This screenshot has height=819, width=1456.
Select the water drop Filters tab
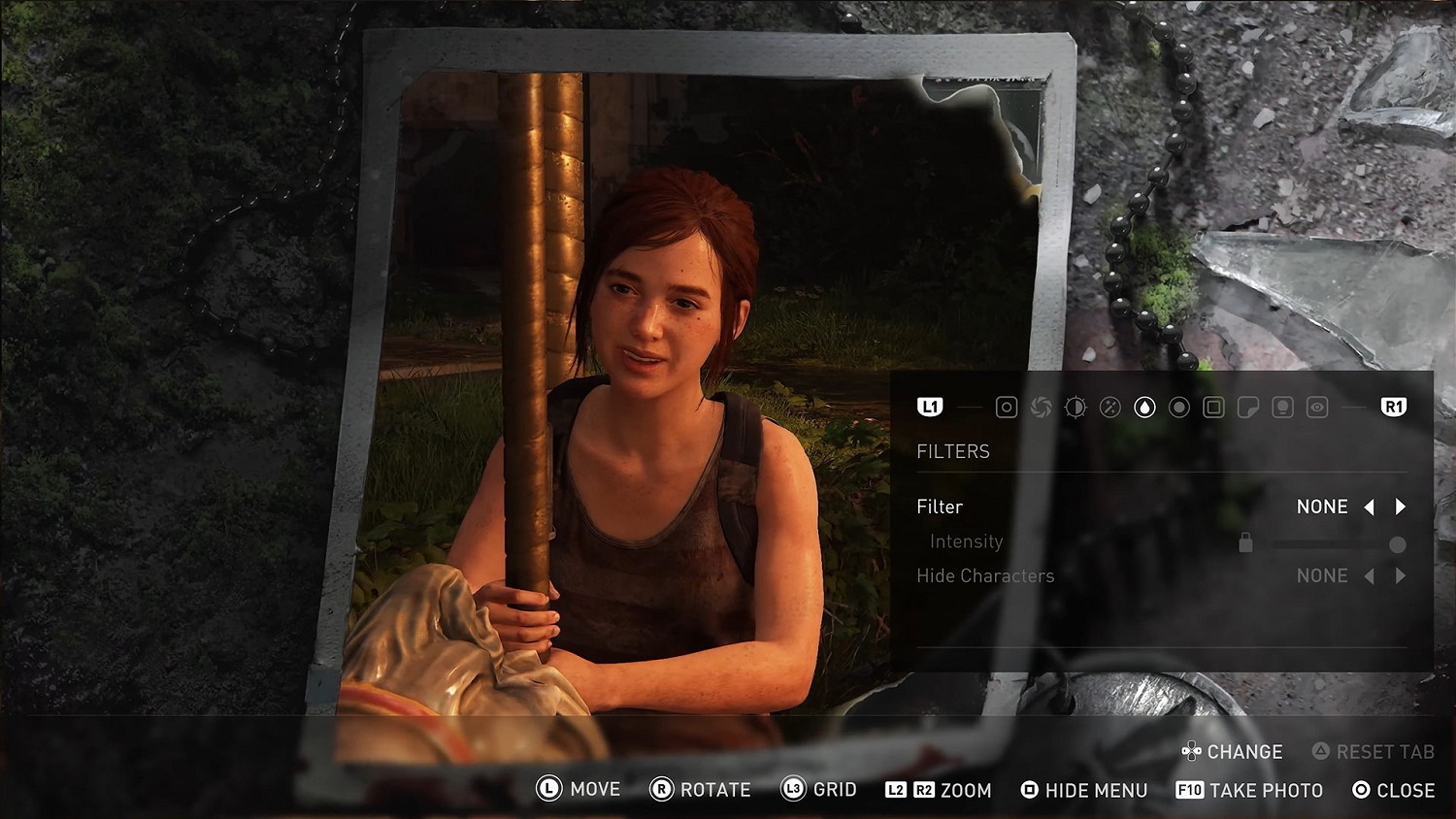coord(1145,408)
